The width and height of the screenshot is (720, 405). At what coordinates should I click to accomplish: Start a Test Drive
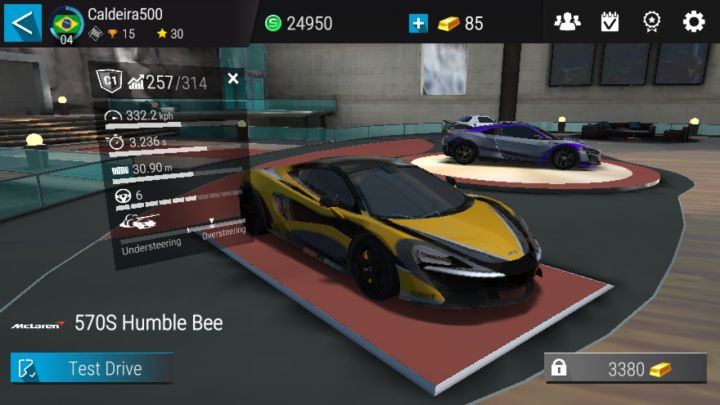click(92, 368)
